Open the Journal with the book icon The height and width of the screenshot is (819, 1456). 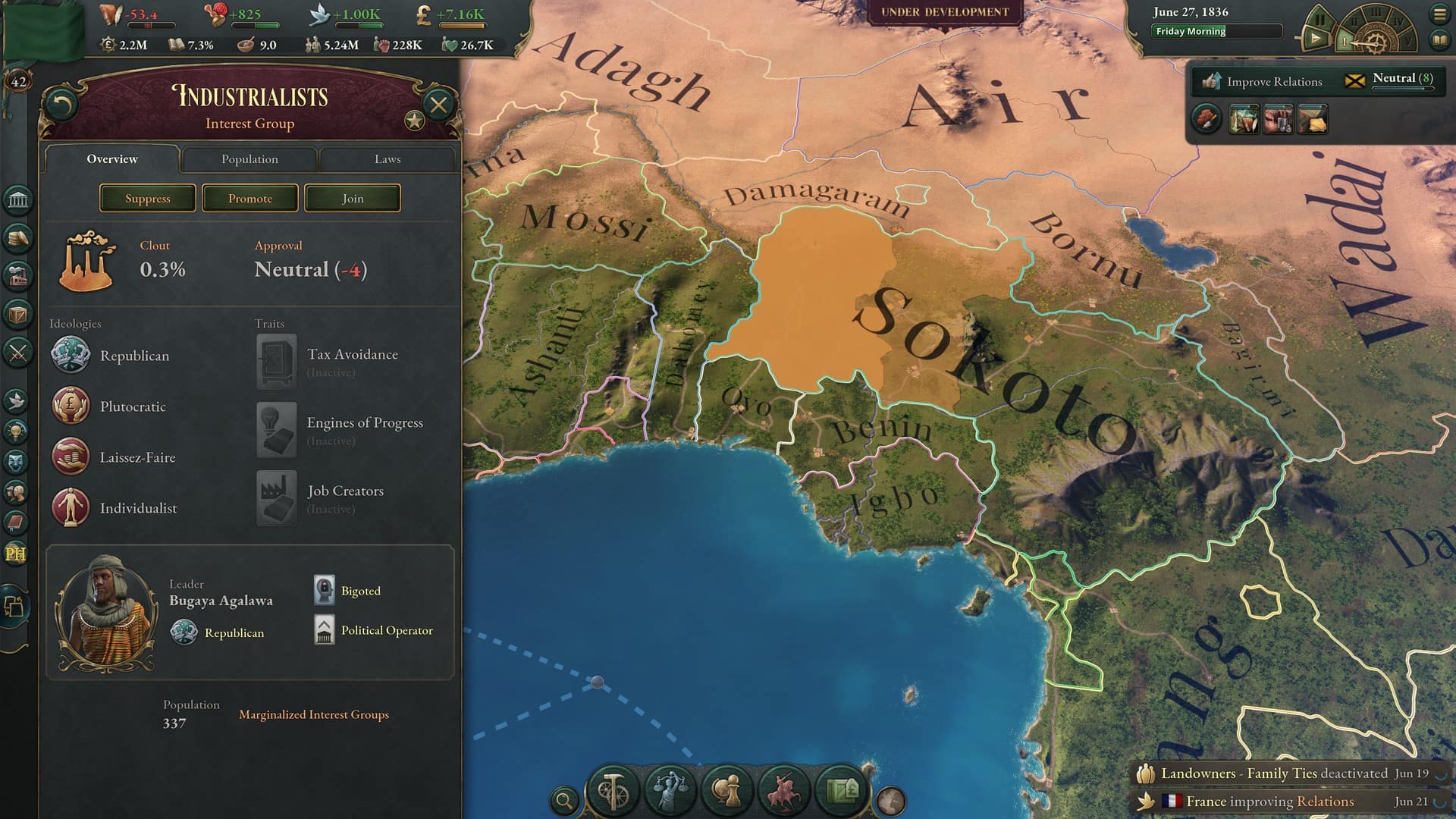pyautogui.click(x=17, y=523)
